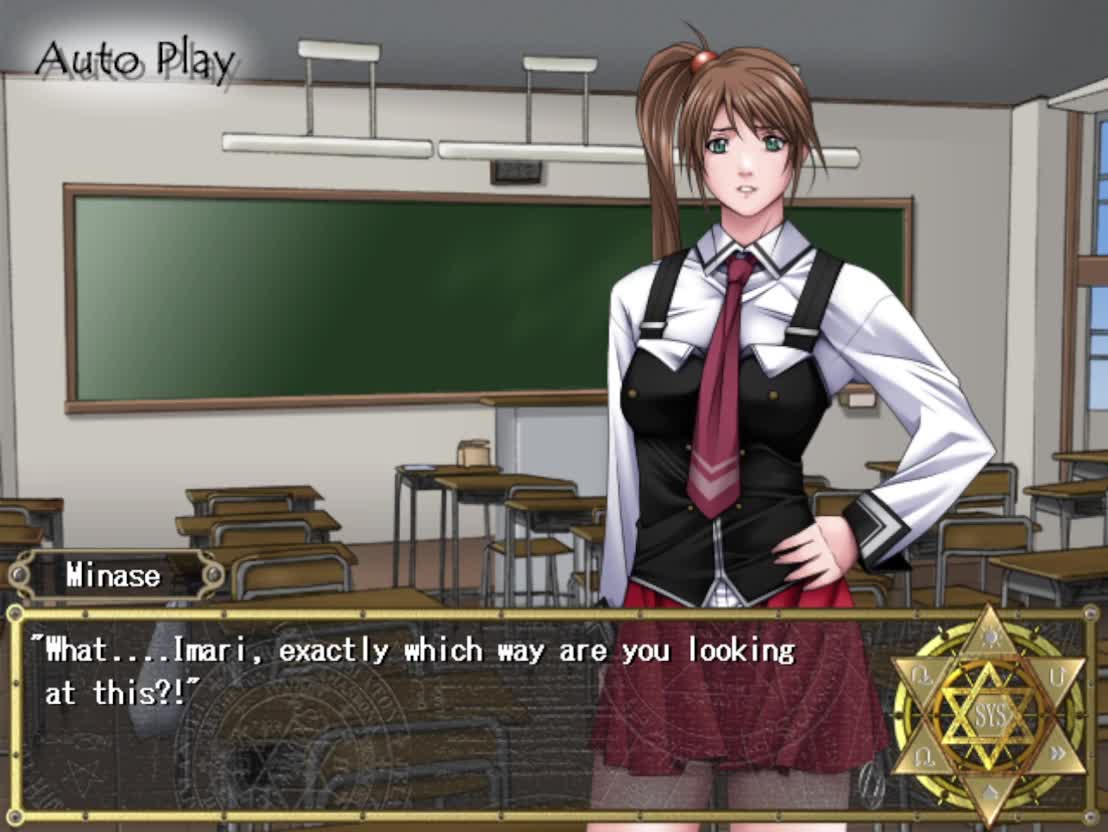Click the spade icon at the hexagram's bottom
Screen dimensions: 1108x832
[x=988, y=792]
